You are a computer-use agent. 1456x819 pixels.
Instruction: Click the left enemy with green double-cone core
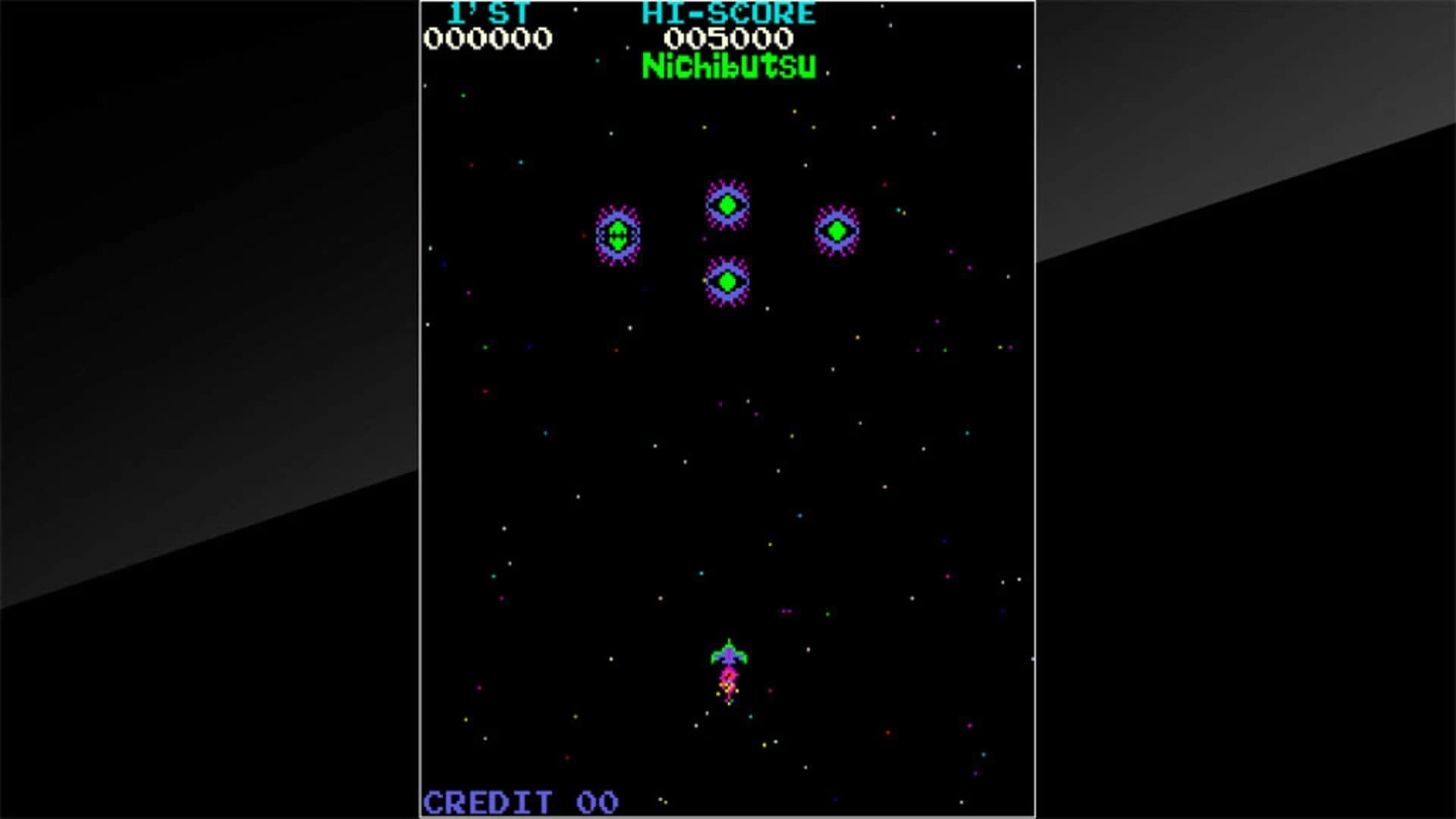(618, 235)
